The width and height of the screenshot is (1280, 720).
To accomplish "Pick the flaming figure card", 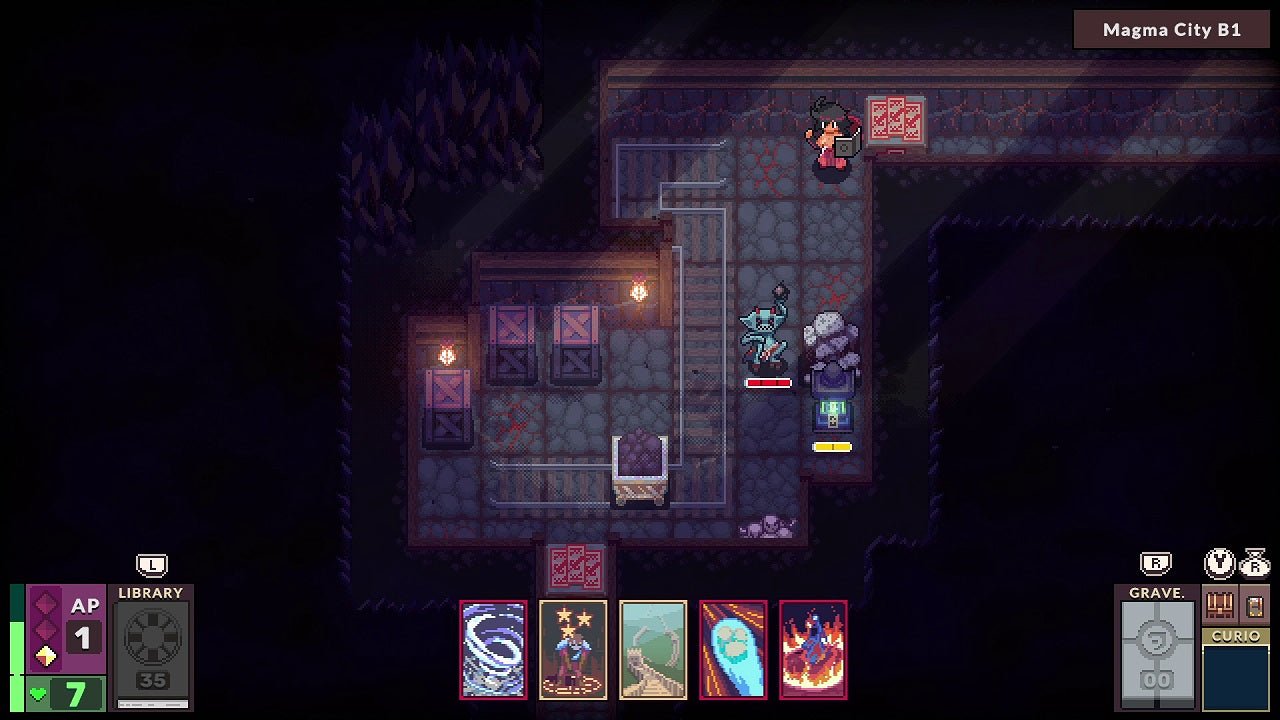I will (x=813, y=649).
